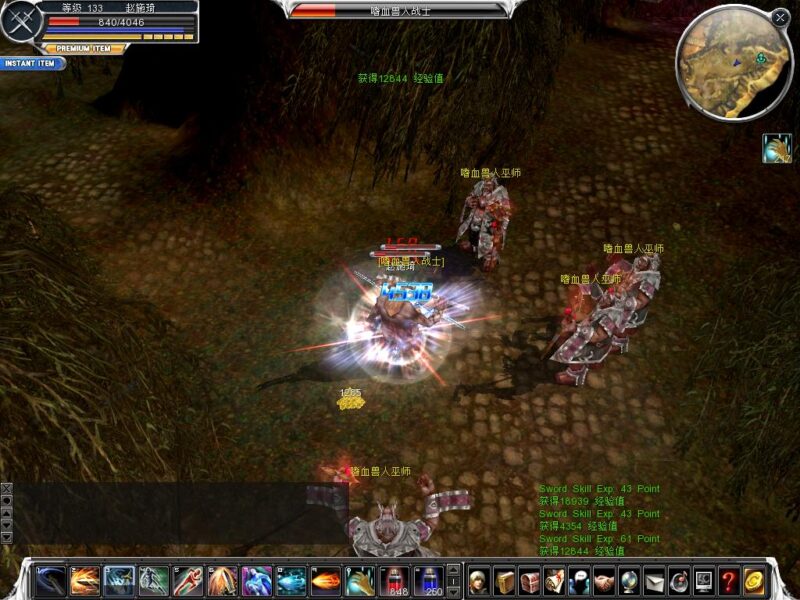Activate the glowing hand skill
This screenshot has height=600, width=800.
pos(359,580)
